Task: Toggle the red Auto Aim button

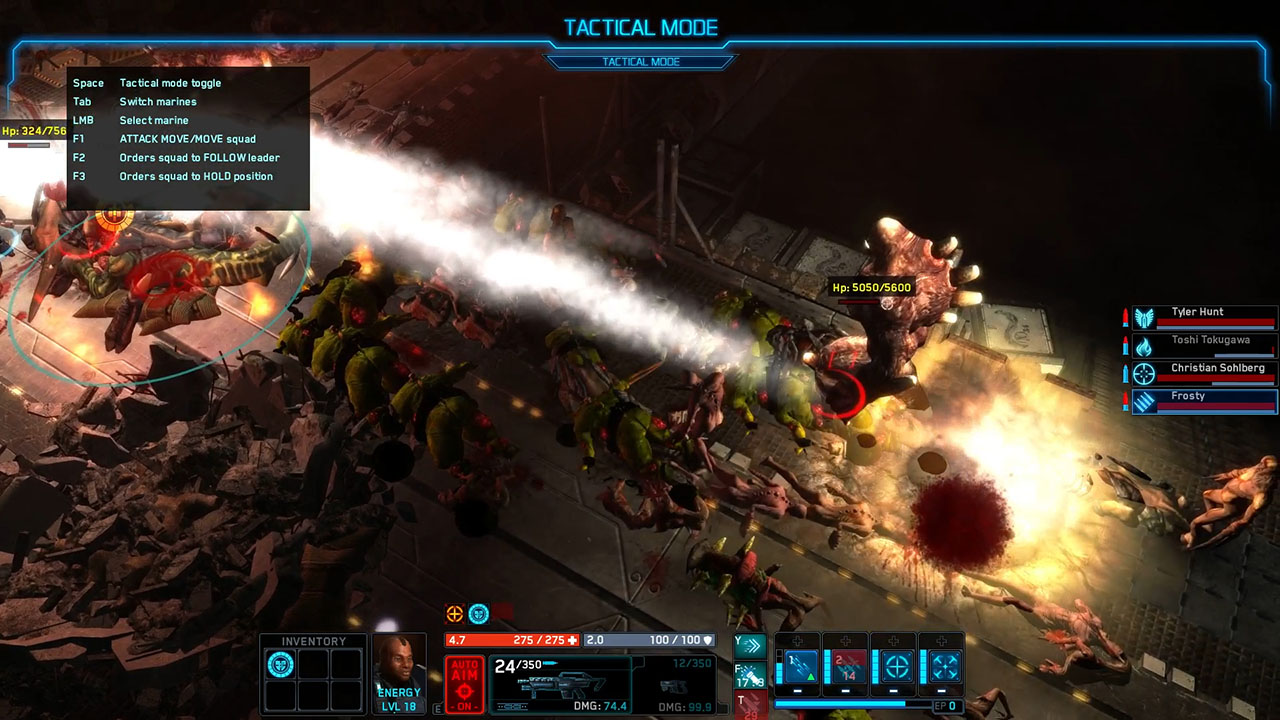Action: click(x=465, y=684)
